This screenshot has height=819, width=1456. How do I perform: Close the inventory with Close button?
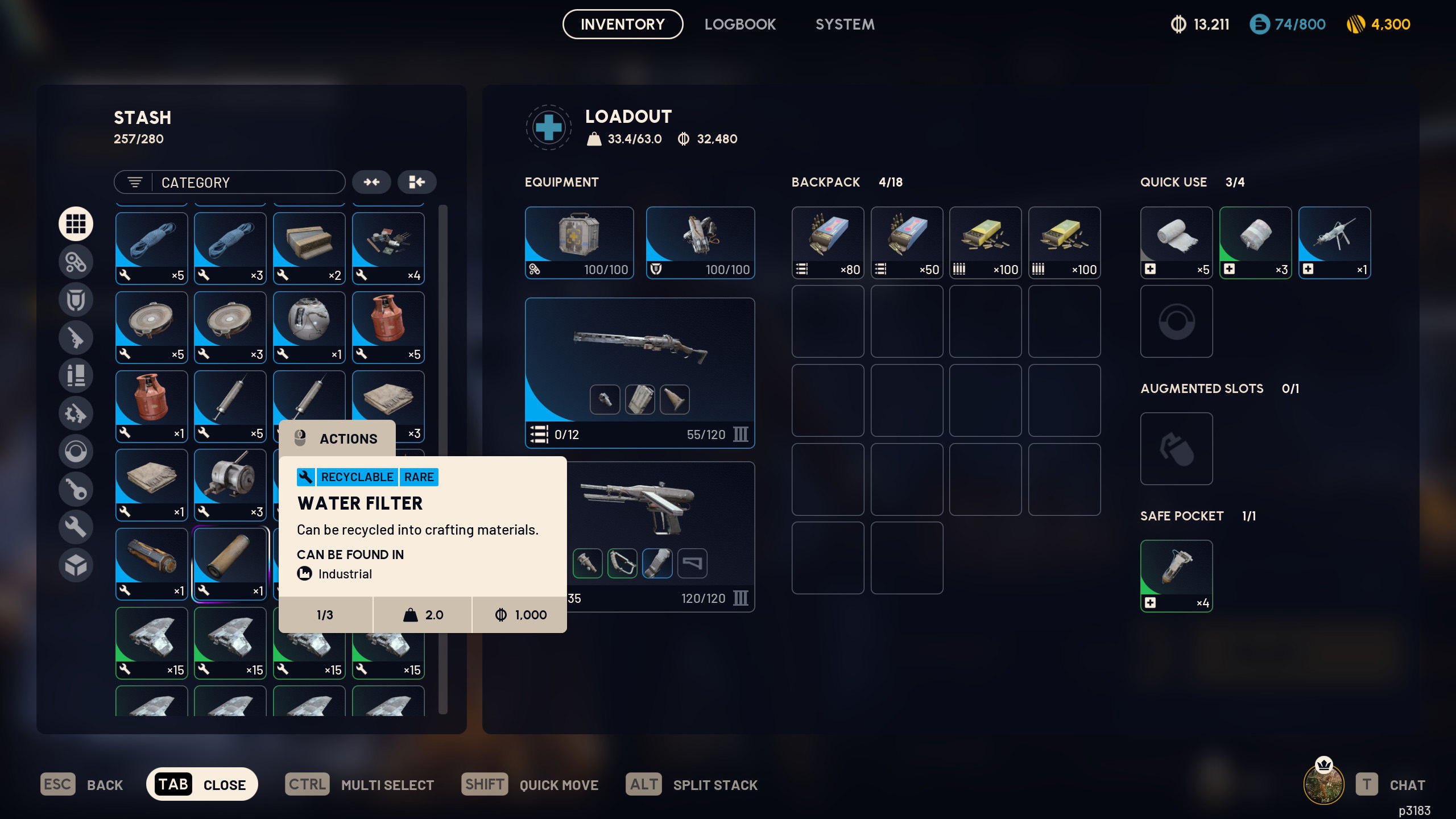(x=202, y=784)
